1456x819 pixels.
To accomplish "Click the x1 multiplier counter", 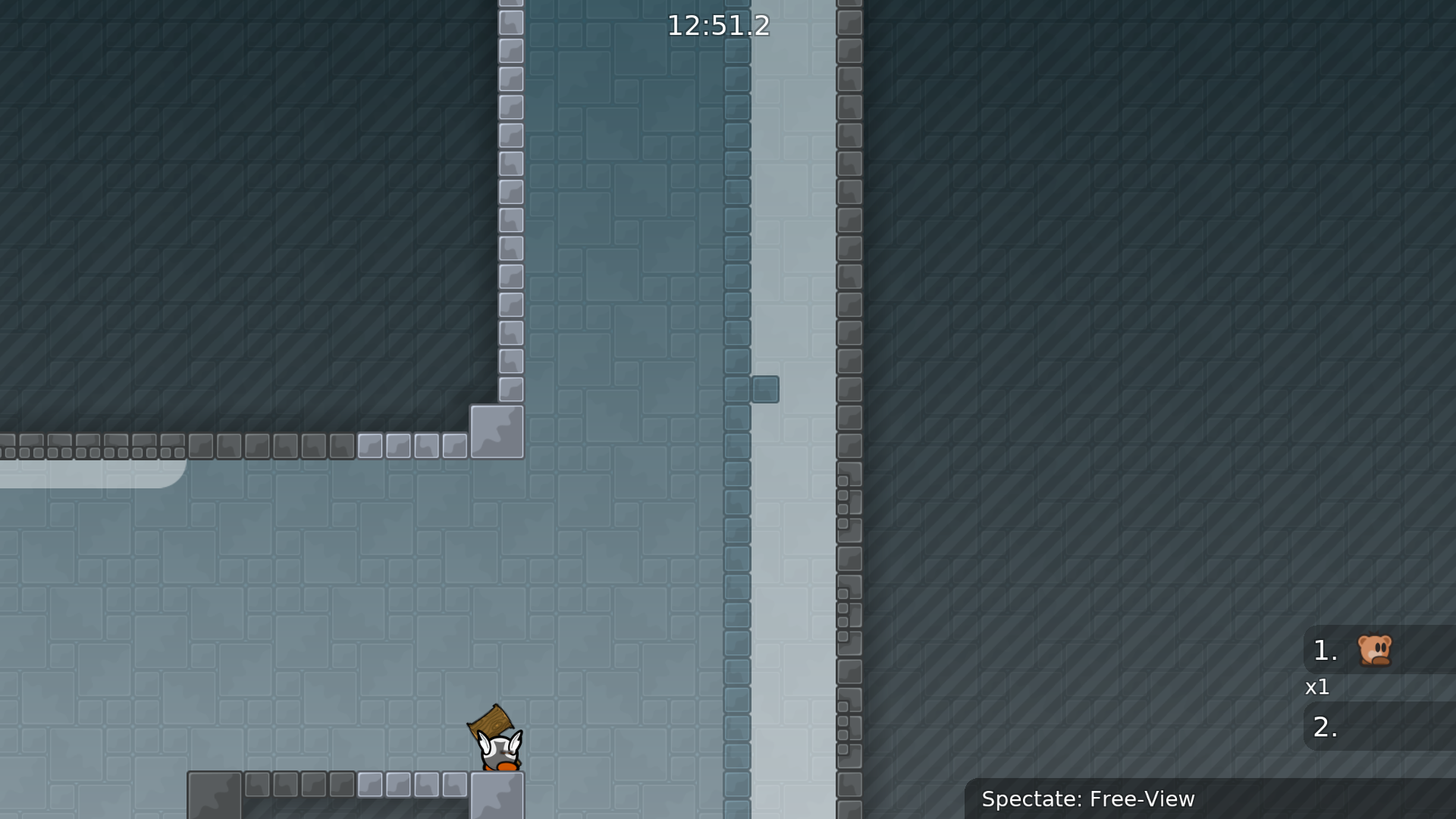I will 1317,688.
